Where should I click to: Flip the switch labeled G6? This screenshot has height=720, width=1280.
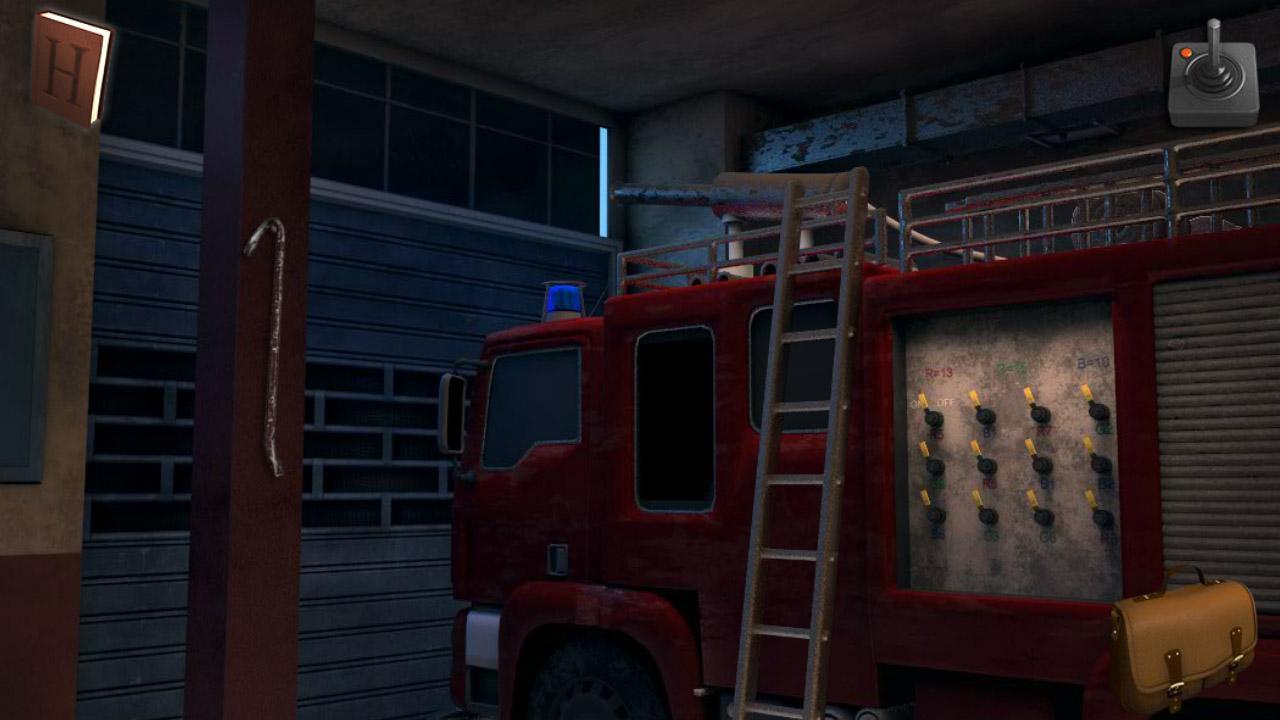(x=1042, y=516)
